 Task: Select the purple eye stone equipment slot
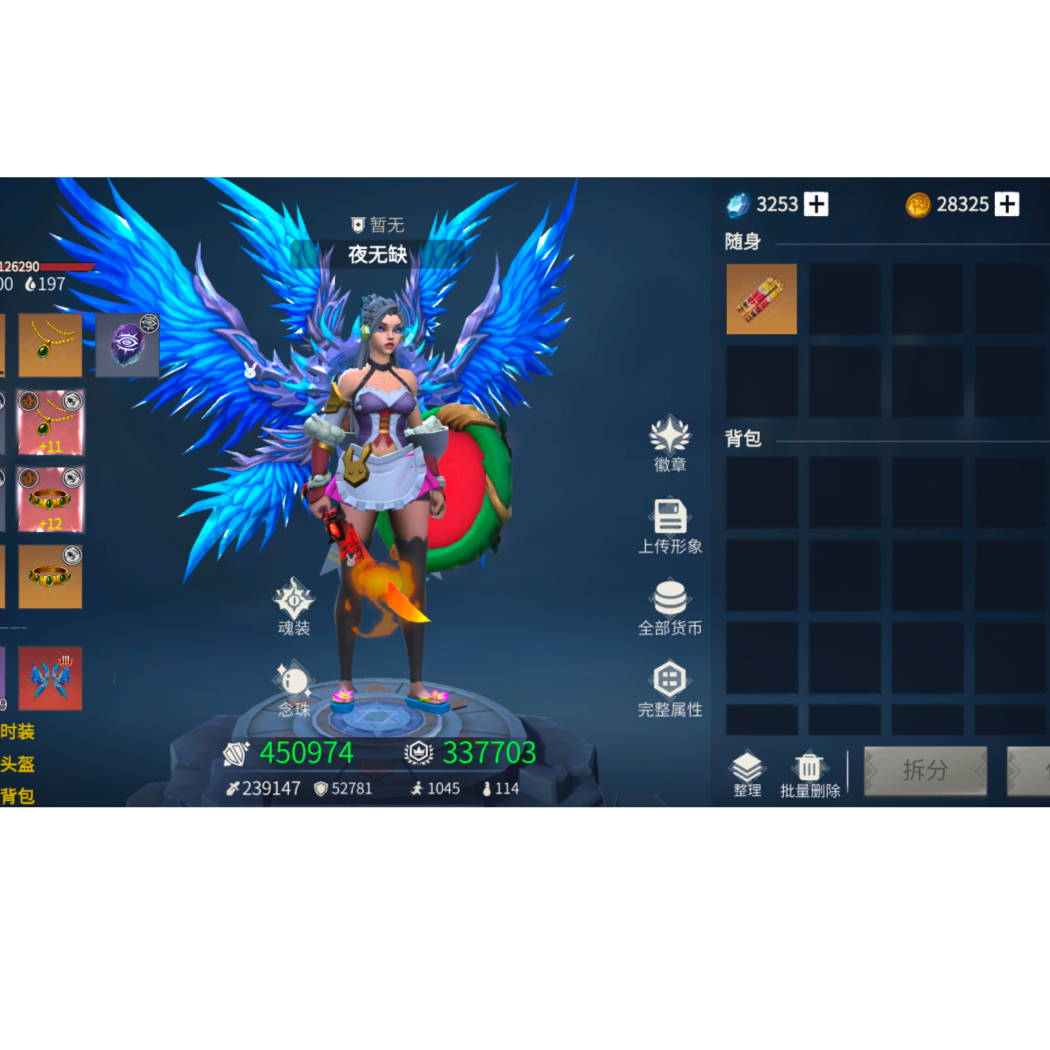coord(127,345)
